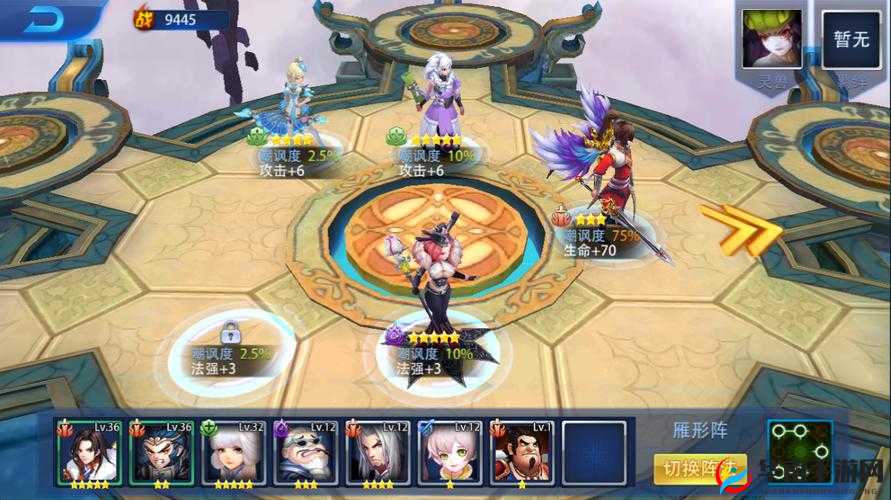Click the empty 暂无 slot
Screen dimensions: 891x500
[852, 39]
